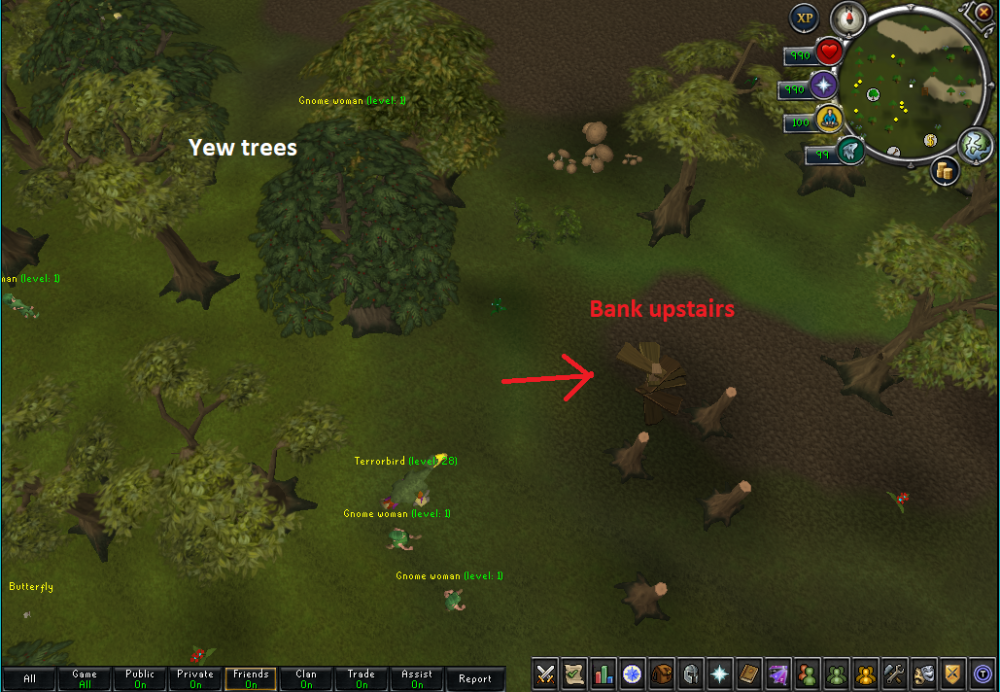Switch chat to the All tab
The width and height of the screenshot is (1000, 692).
coord(29,679)
